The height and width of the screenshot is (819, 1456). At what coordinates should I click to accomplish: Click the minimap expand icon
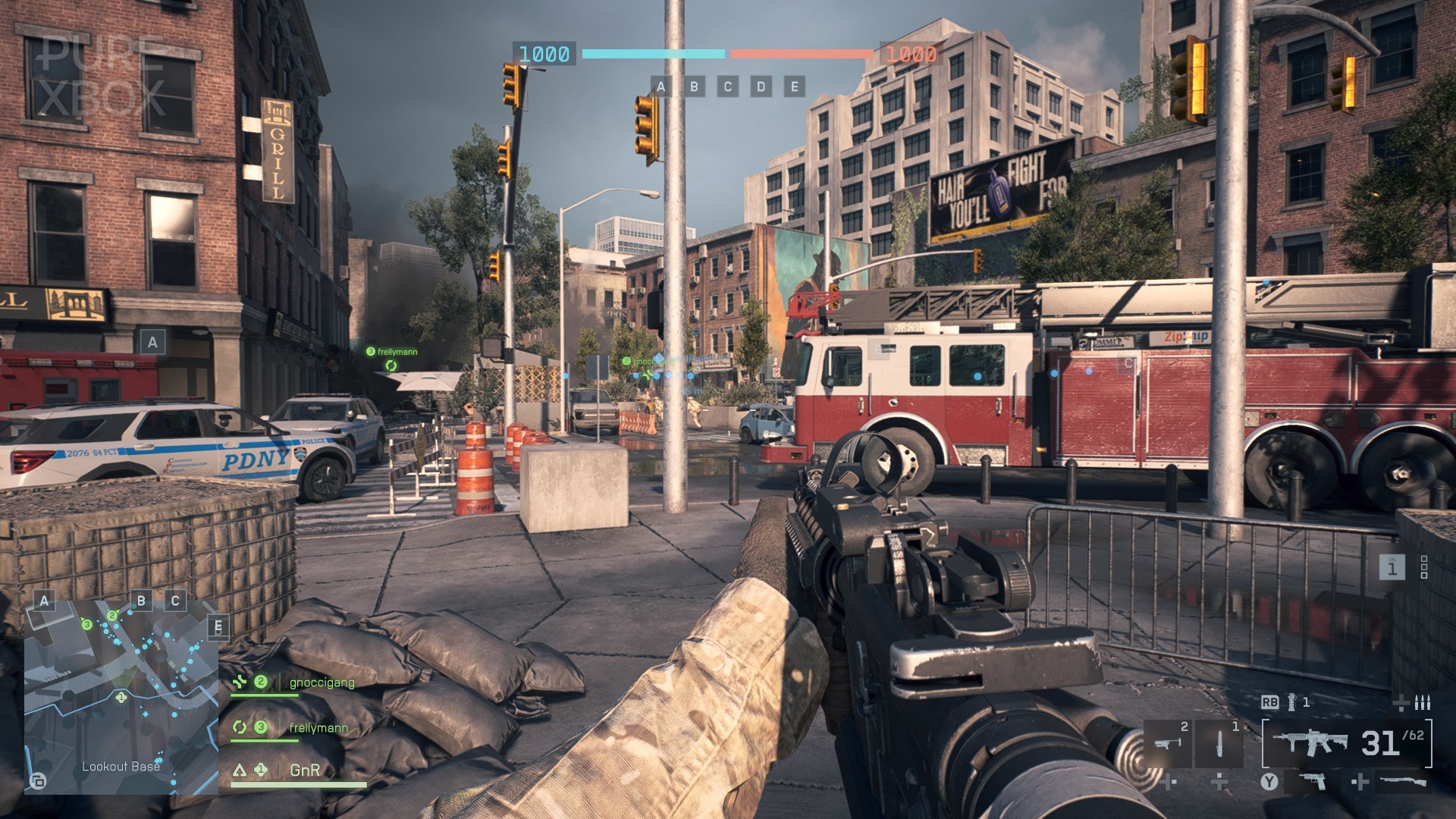(37, 781)
